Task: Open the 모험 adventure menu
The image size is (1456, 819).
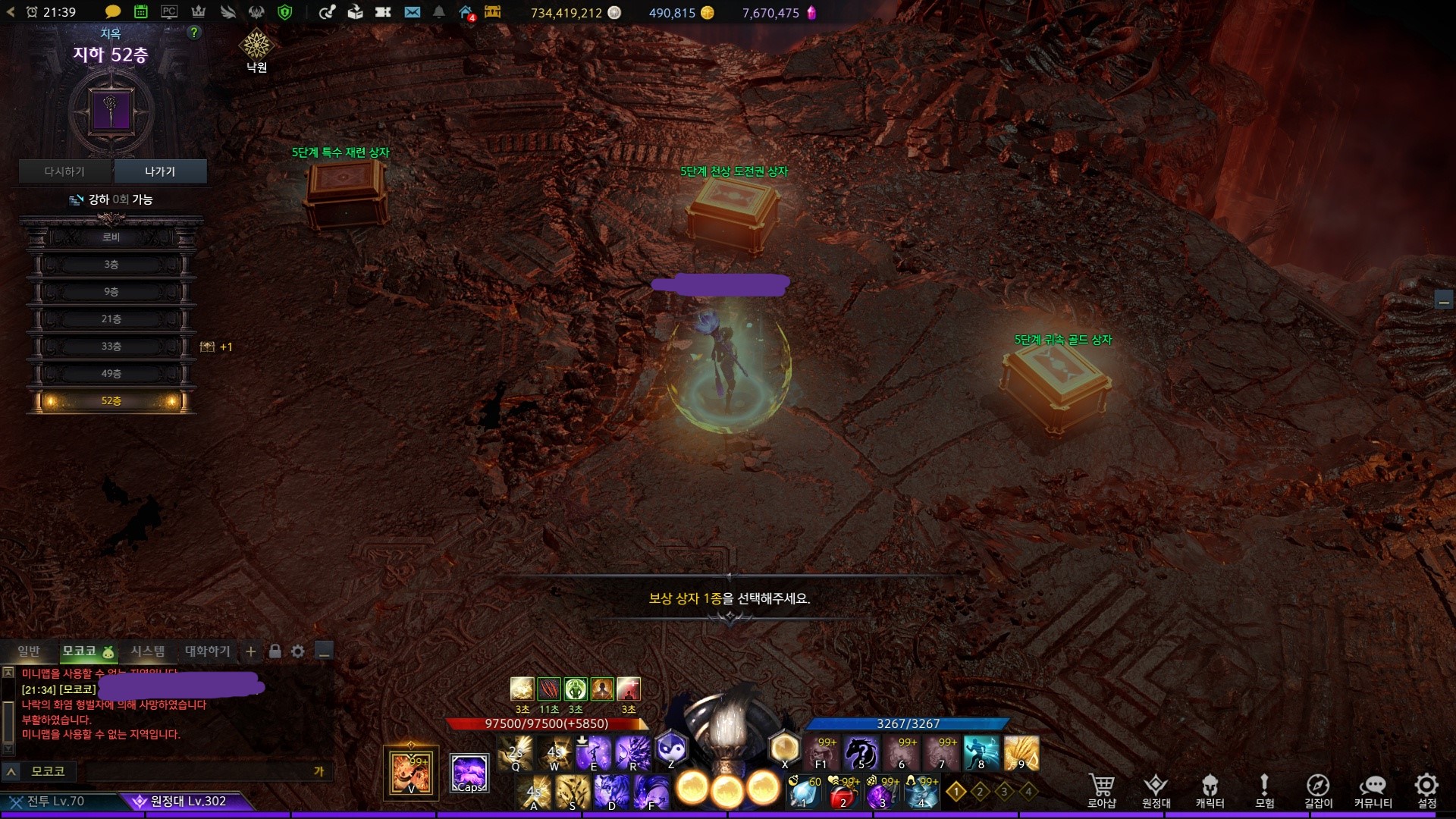Action: tap(1264, 790)
